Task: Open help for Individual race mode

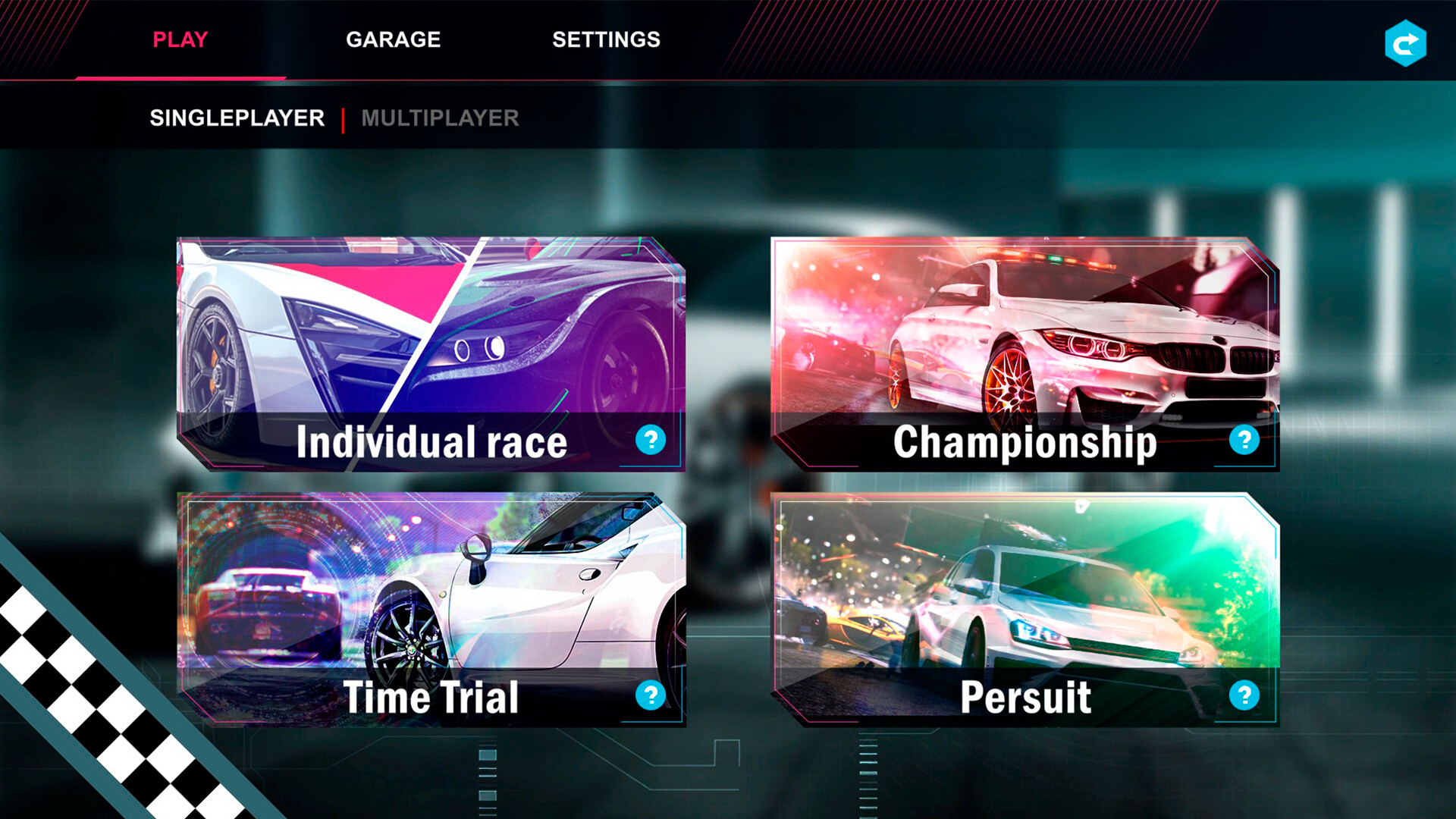Action: pyautogui.click(x=651, y=441)
